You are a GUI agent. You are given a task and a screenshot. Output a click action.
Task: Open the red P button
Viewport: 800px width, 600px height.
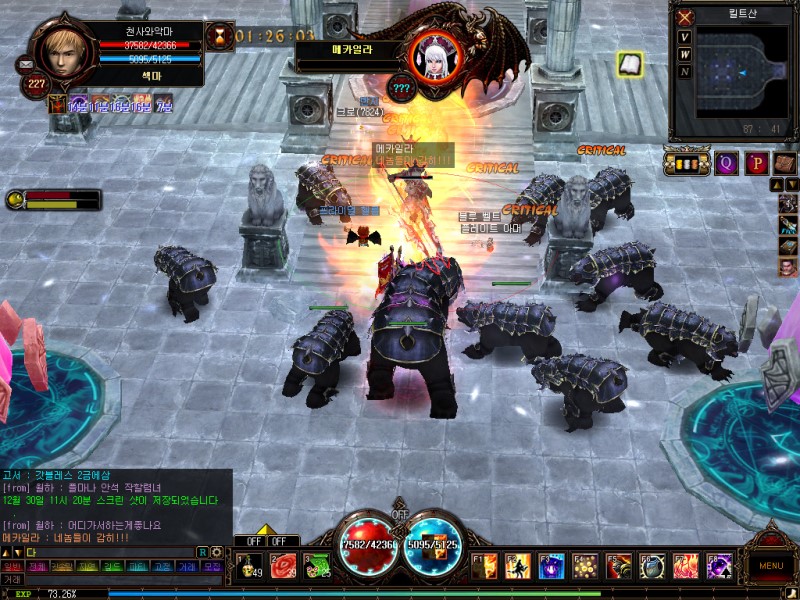[x=757, y=163]
